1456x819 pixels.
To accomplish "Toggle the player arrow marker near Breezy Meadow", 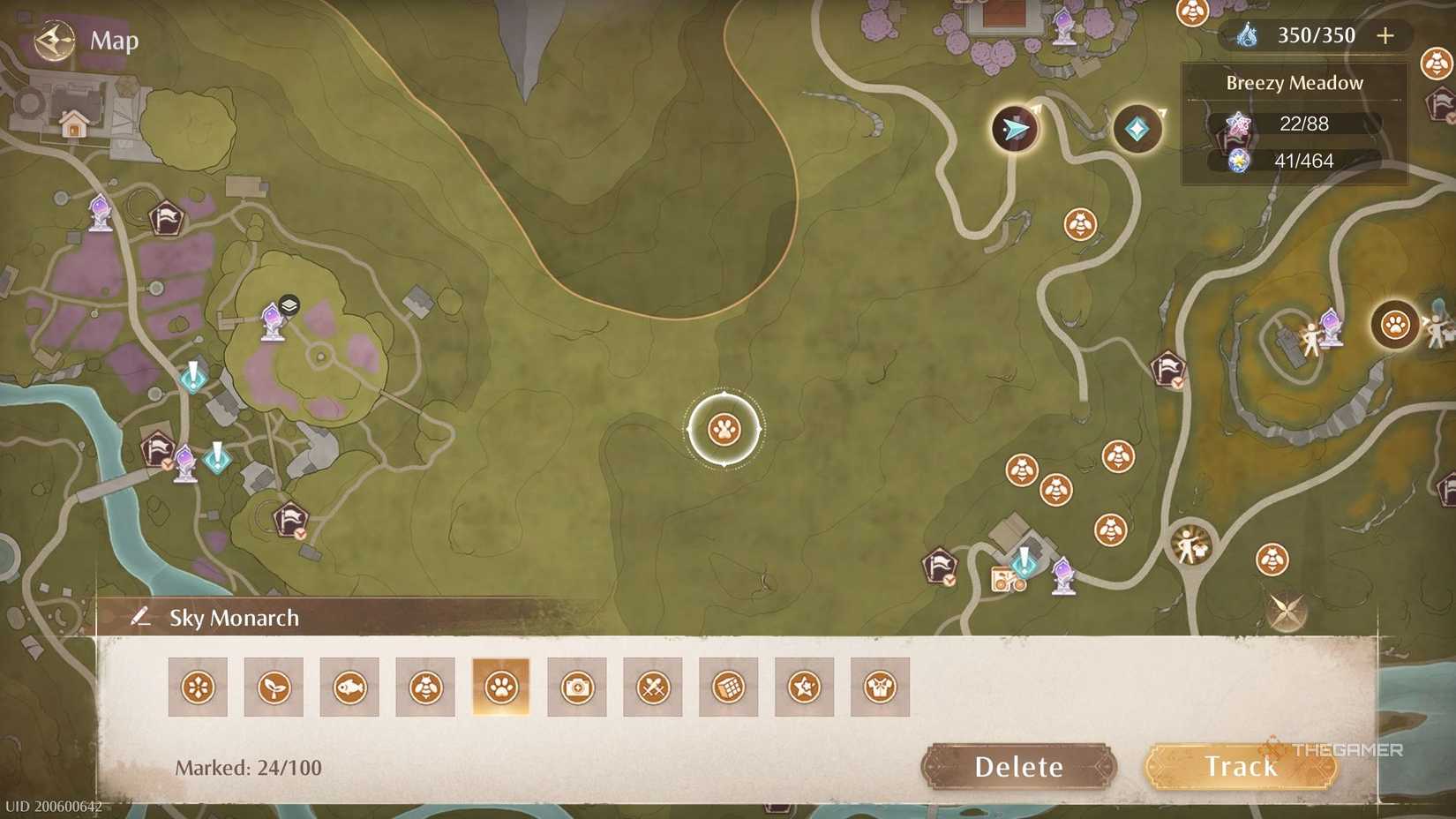I will tap(1015, 130).
